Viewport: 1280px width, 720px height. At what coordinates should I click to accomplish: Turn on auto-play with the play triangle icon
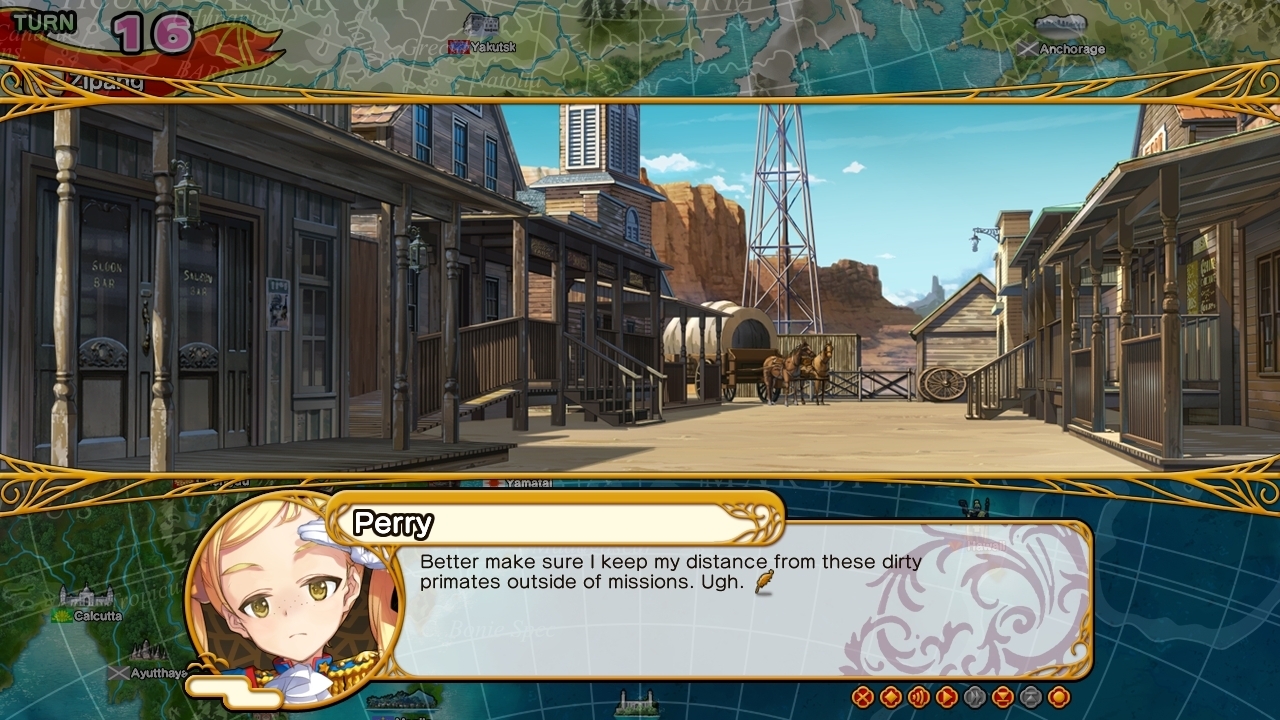click(947, 697)
